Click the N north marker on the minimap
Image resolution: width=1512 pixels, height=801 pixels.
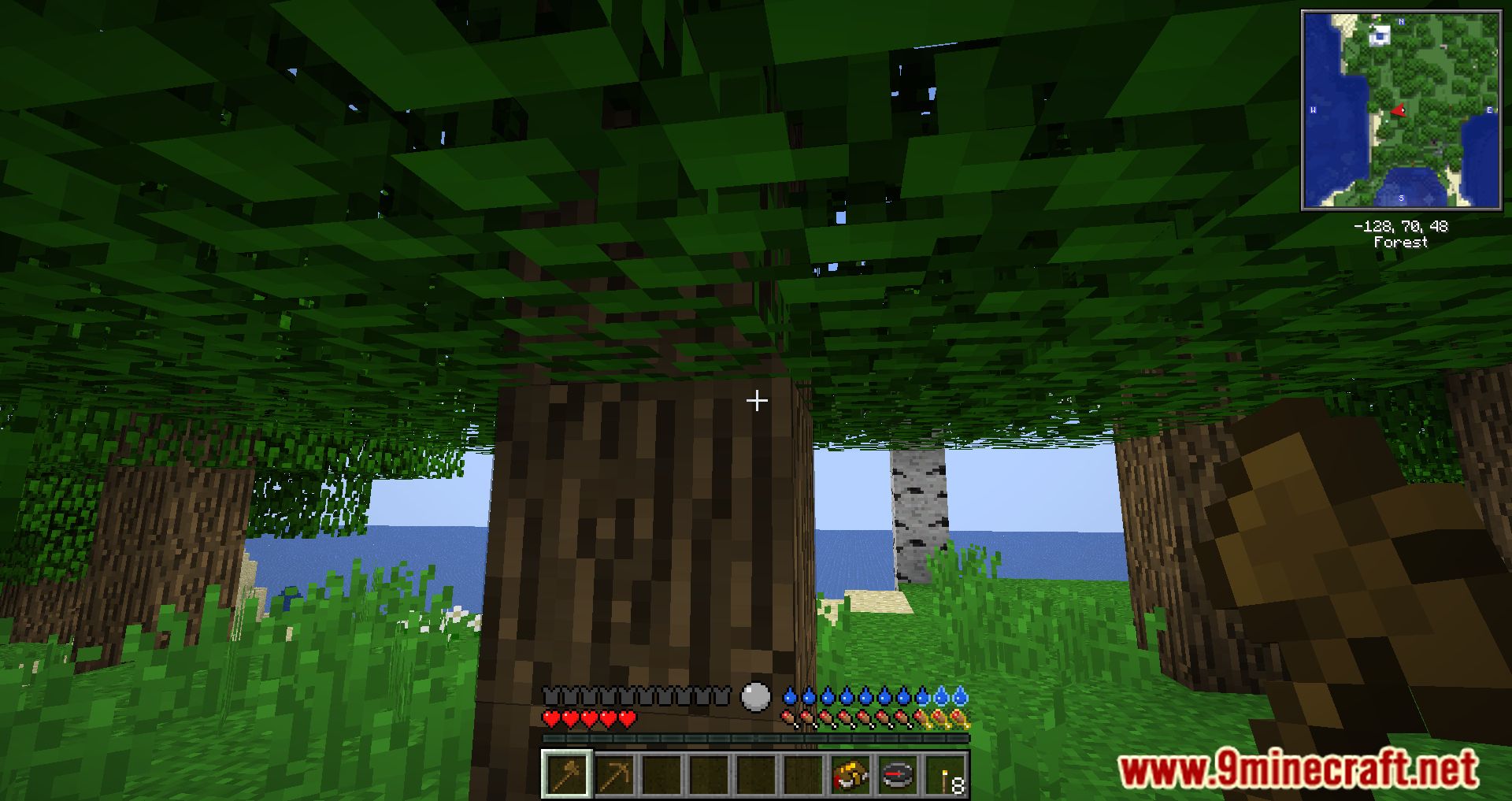tap(1400, 21)
